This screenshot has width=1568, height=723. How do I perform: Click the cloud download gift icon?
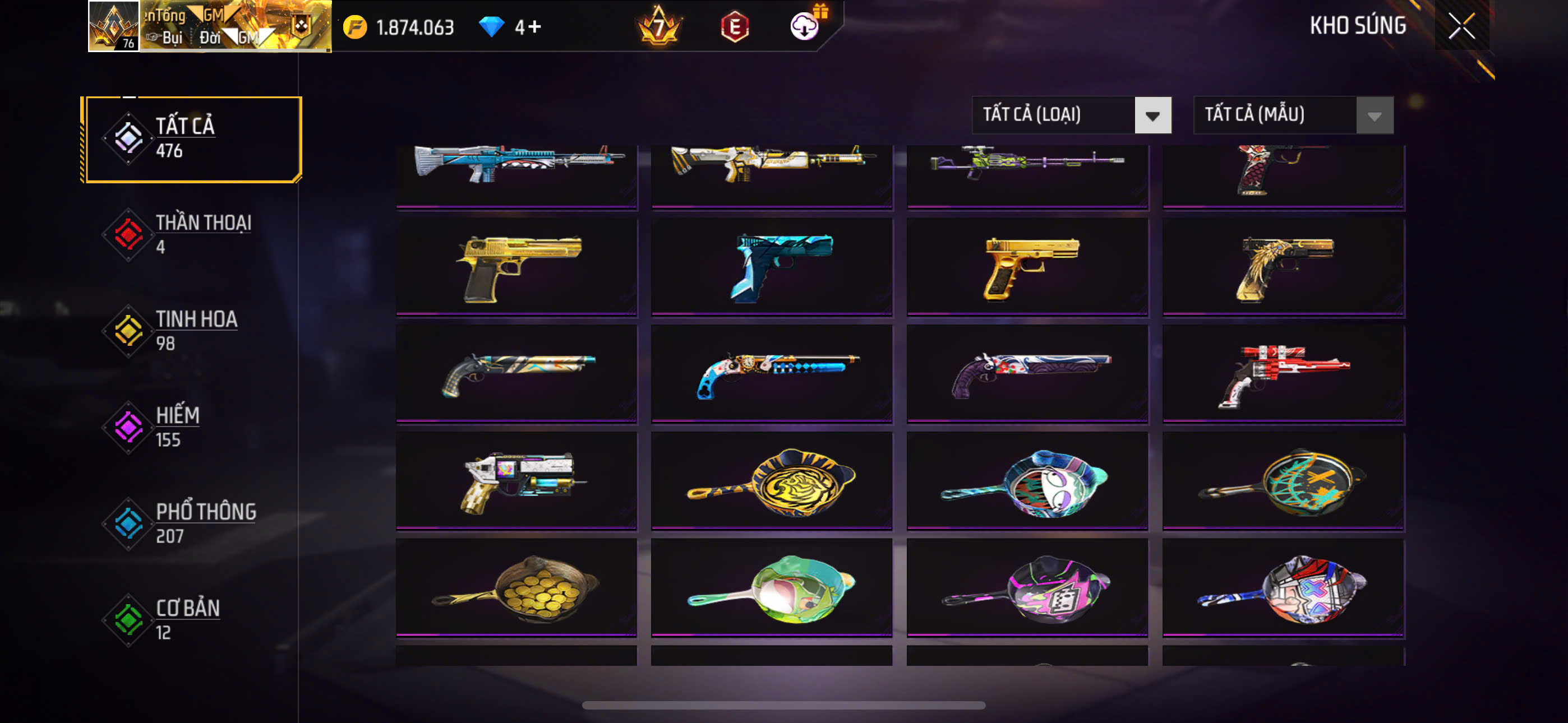pyautogui.click(x=805, y=26)
